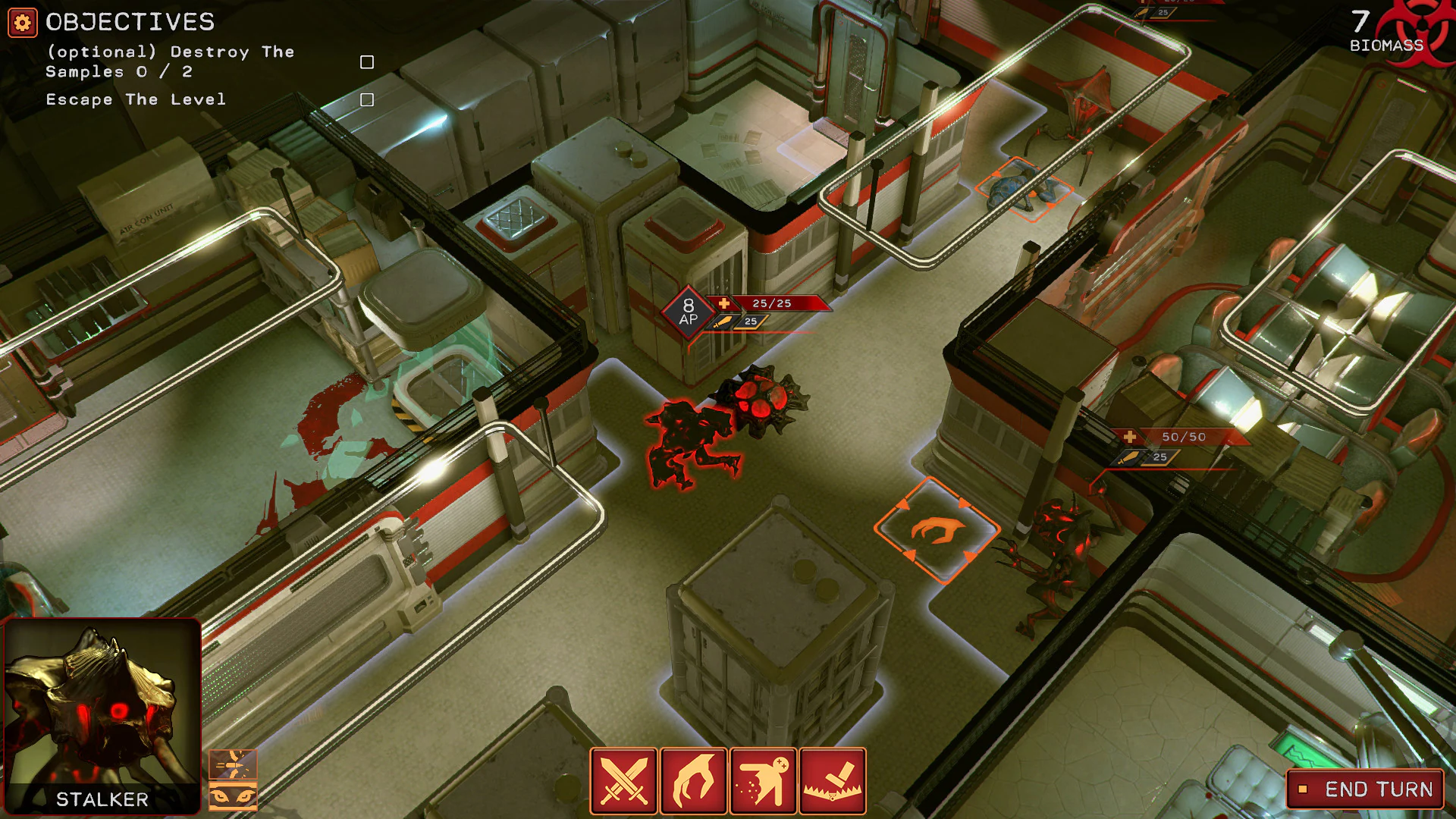Deploy the bear trap ability
This screenshot has width=1456, height=819.
click(833, 781)
